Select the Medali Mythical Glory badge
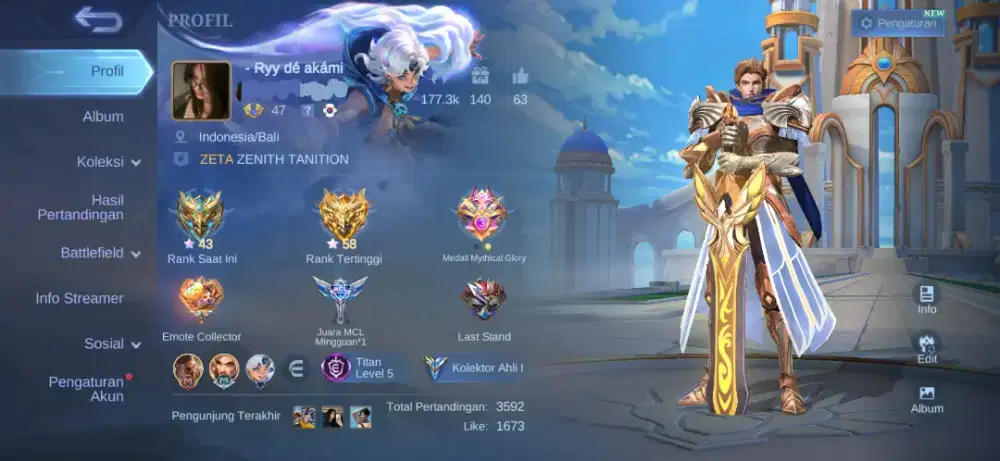1000x461 pixels. coord(484,218)
